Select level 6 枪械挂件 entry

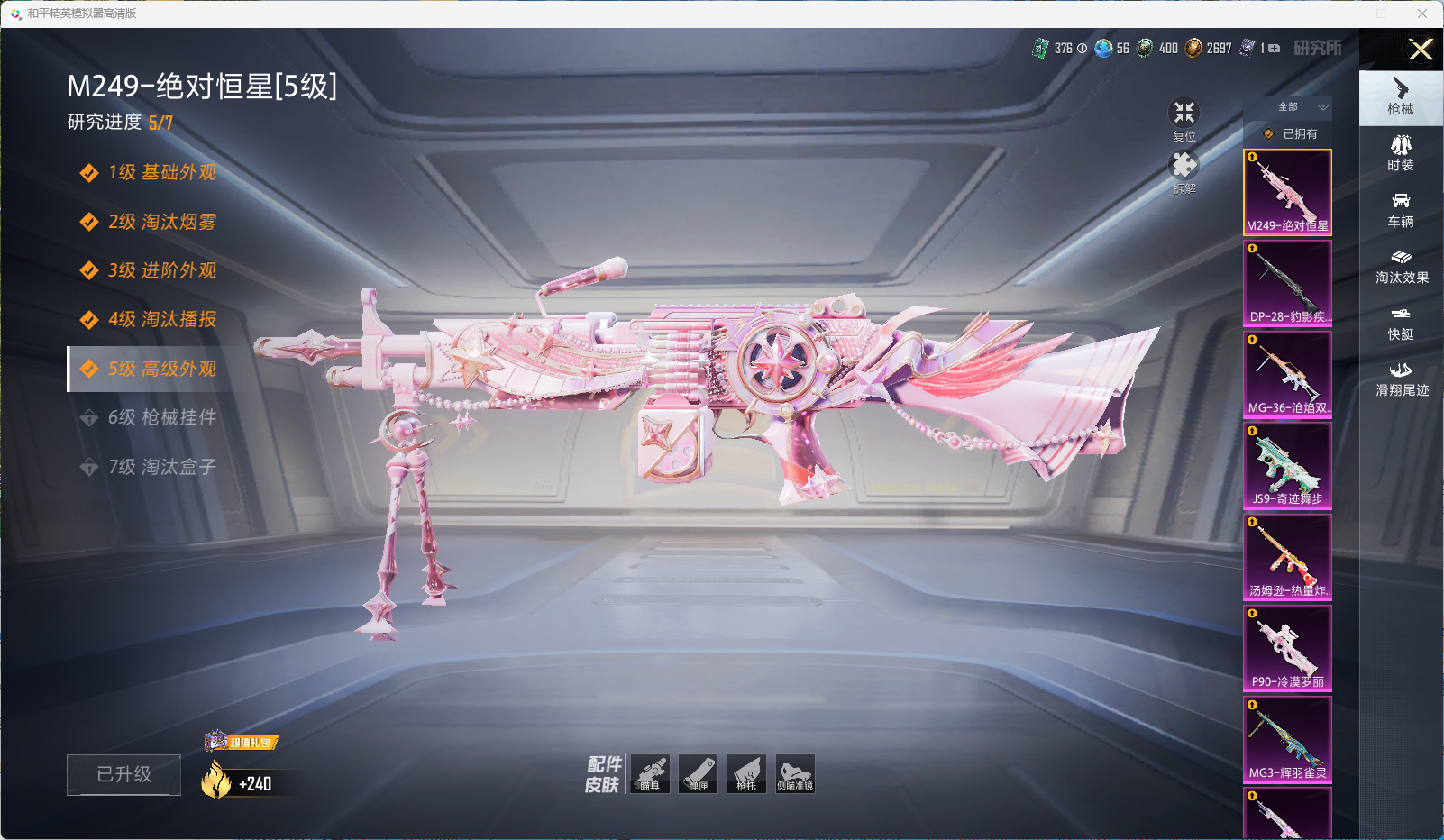[161, 417]
